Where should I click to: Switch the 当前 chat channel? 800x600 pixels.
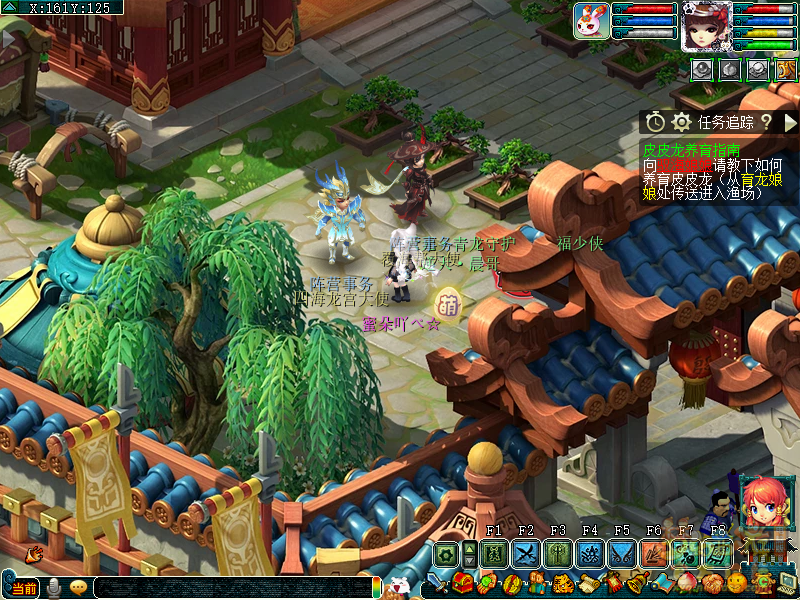click(24, 588)
